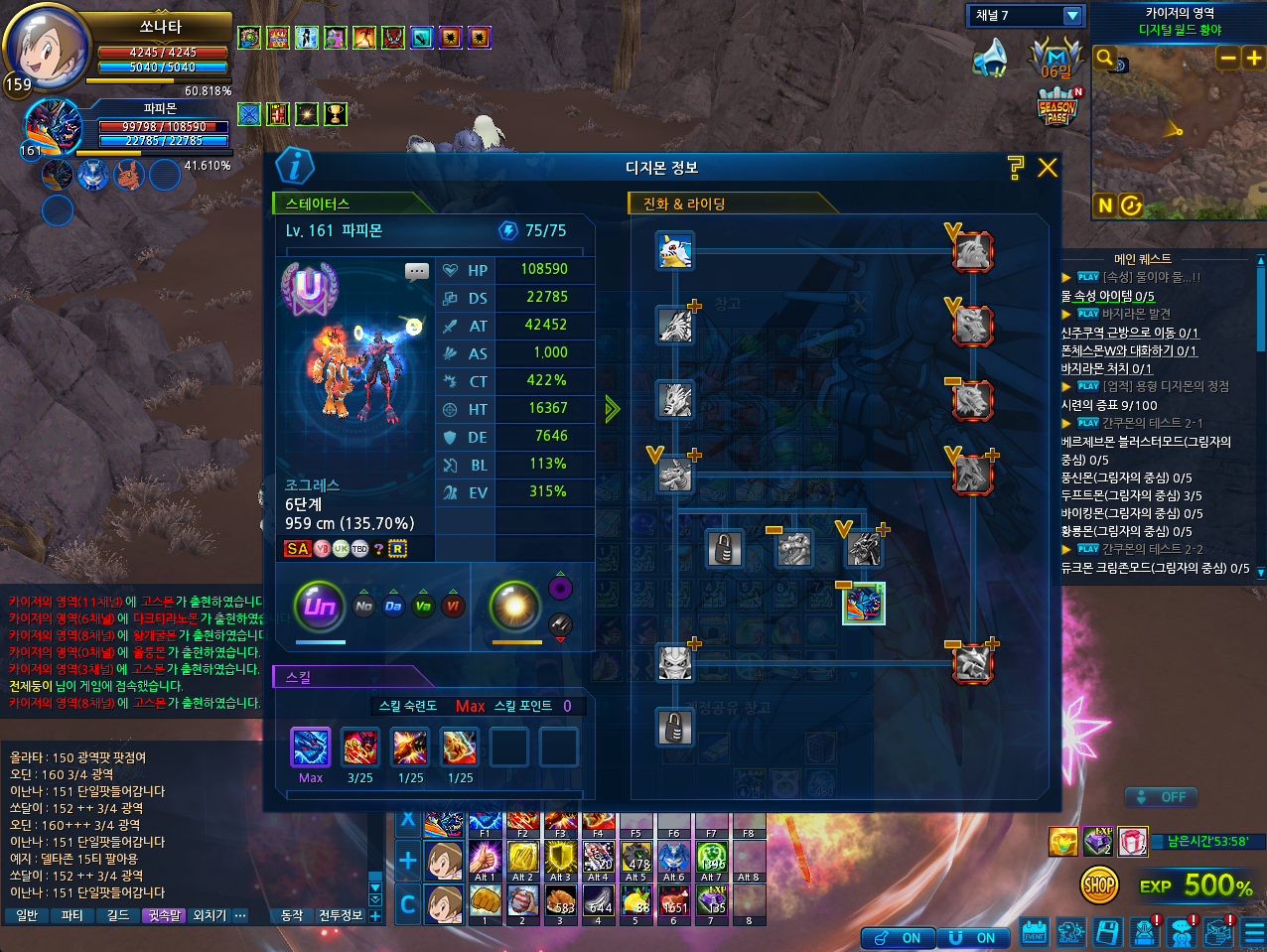Viewport: 1267px width, 952px height.
Task: Click the 동작 button
Action: [292, 915]
